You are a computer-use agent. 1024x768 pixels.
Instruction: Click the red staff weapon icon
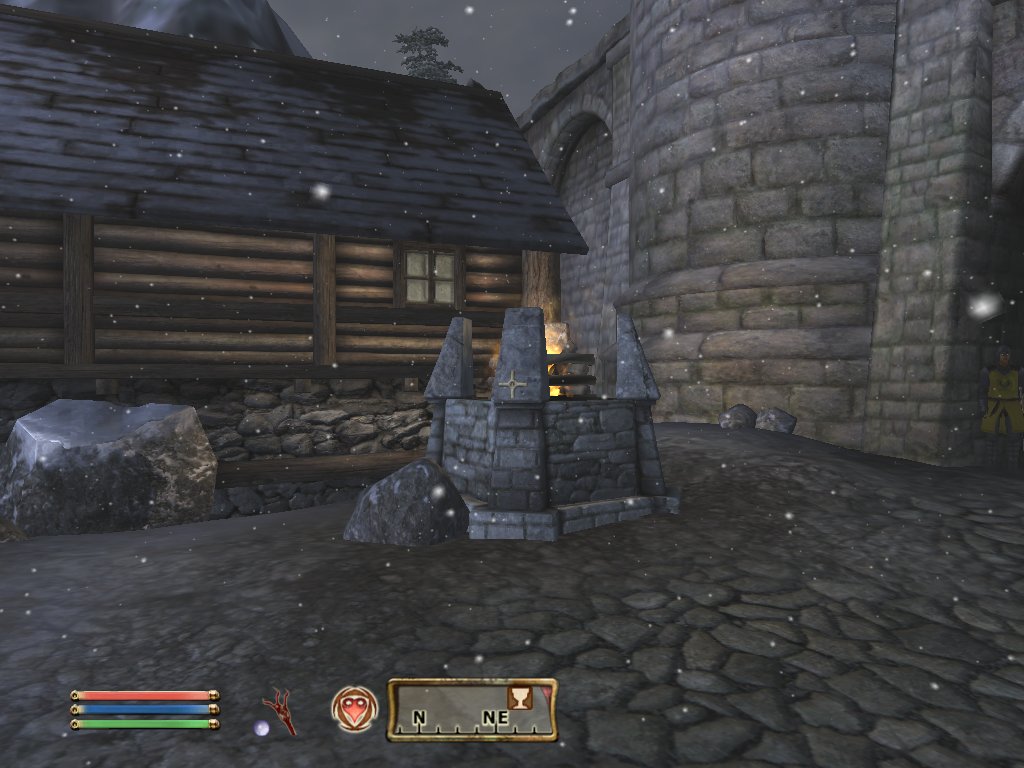click(x=281, y=711)
